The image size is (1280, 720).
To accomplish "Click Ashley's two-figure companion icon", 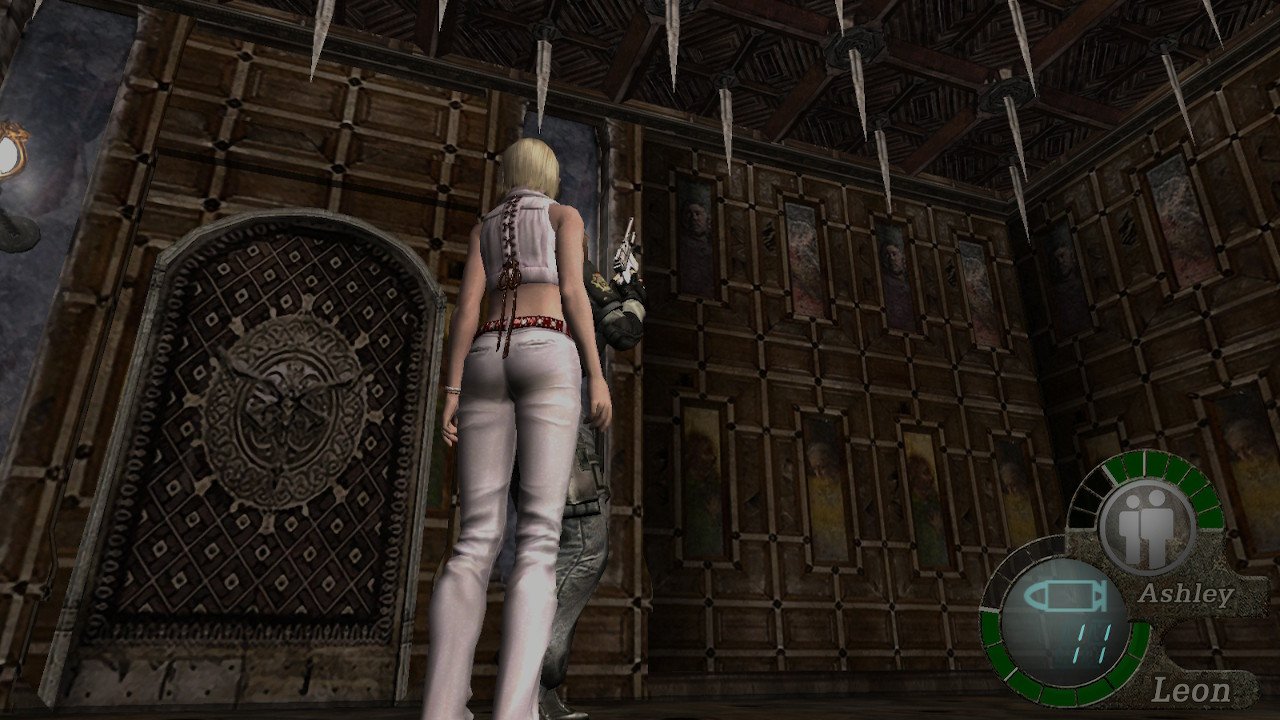I will 1146,525.
